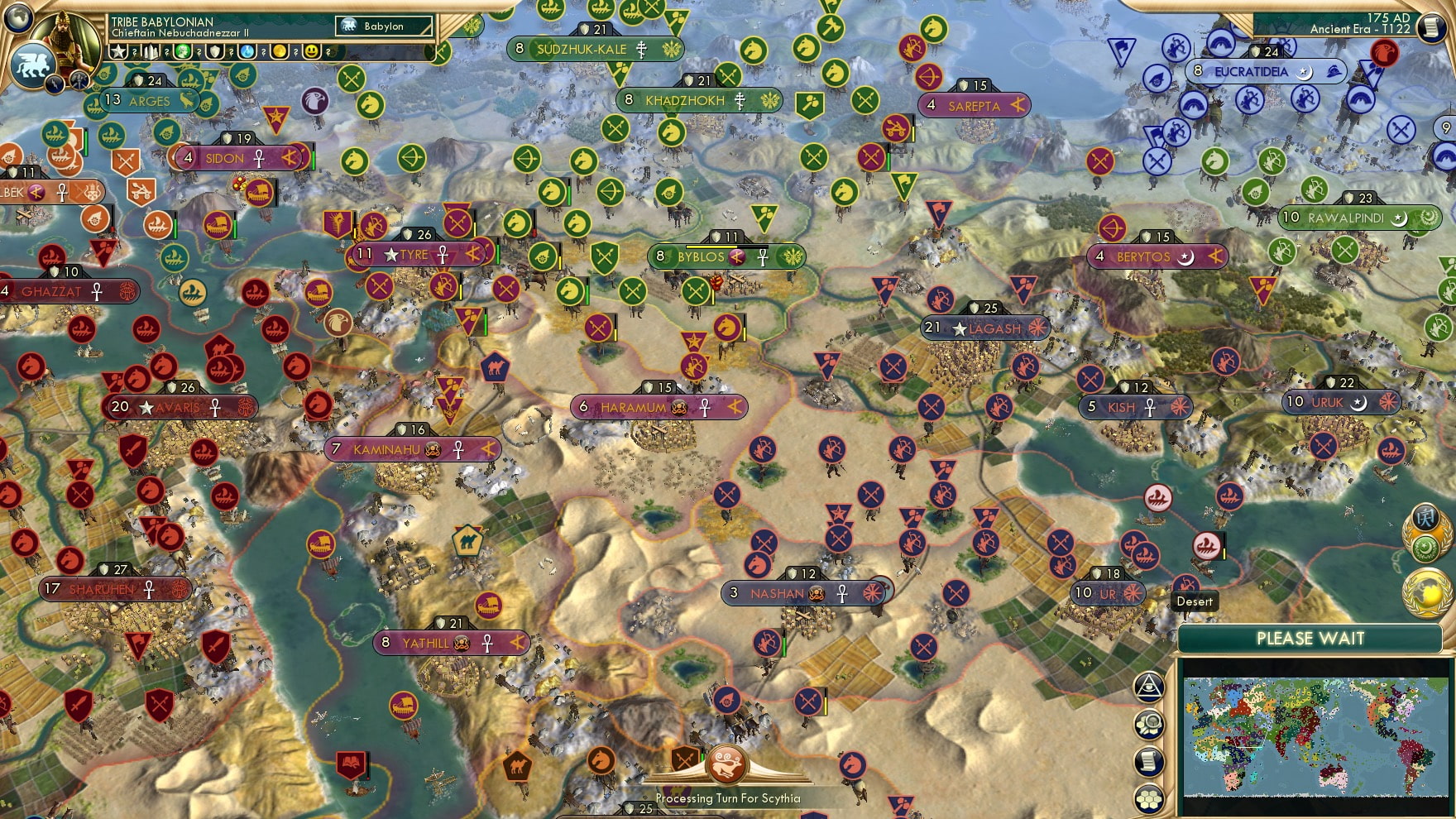The height and width of the screenshot is (819, 1456).
Task: Click the globe icon in the corner
Action: coord(18,17)
